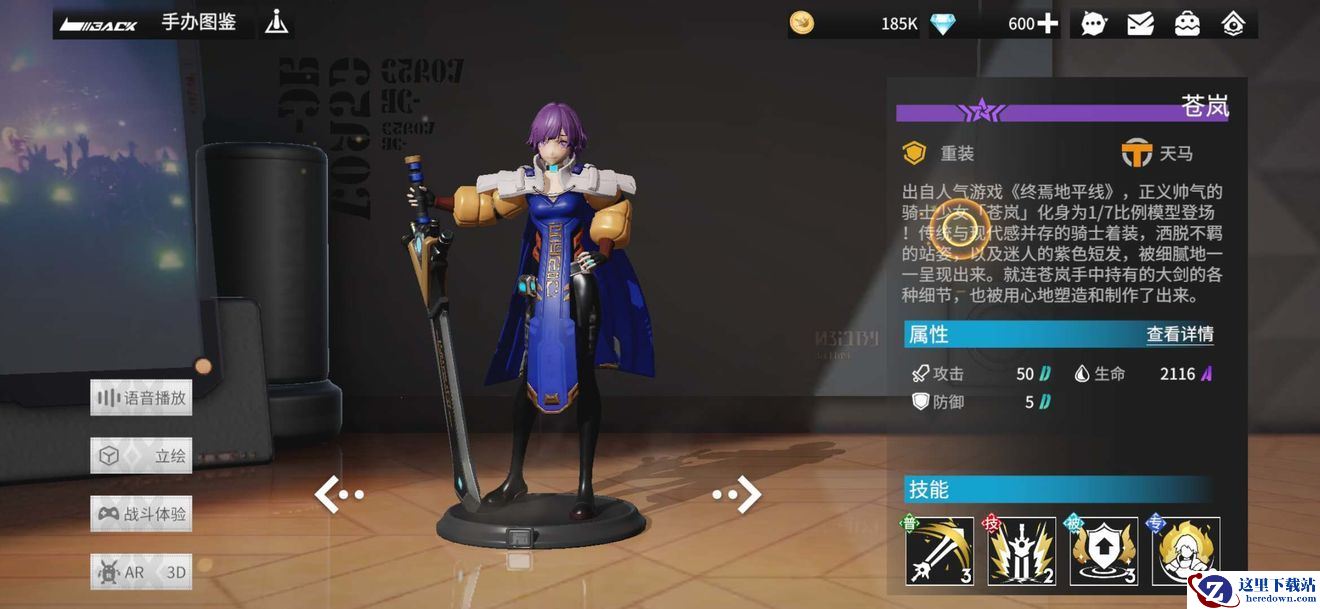Show the 立绘 illustration view

click(x=141, y=456)
